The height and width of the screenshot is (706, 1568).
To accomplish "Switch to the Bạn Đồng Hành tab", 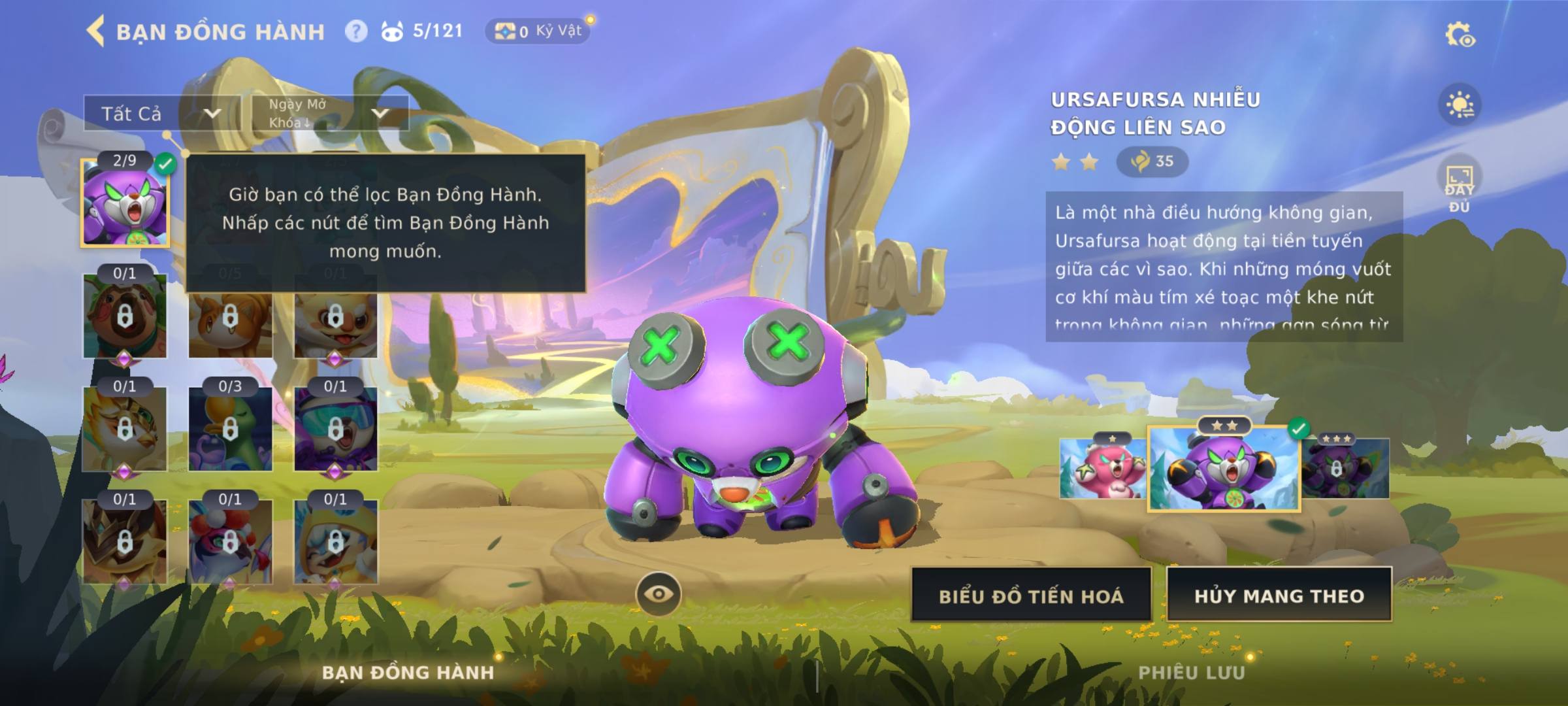I will coord(408,673).
